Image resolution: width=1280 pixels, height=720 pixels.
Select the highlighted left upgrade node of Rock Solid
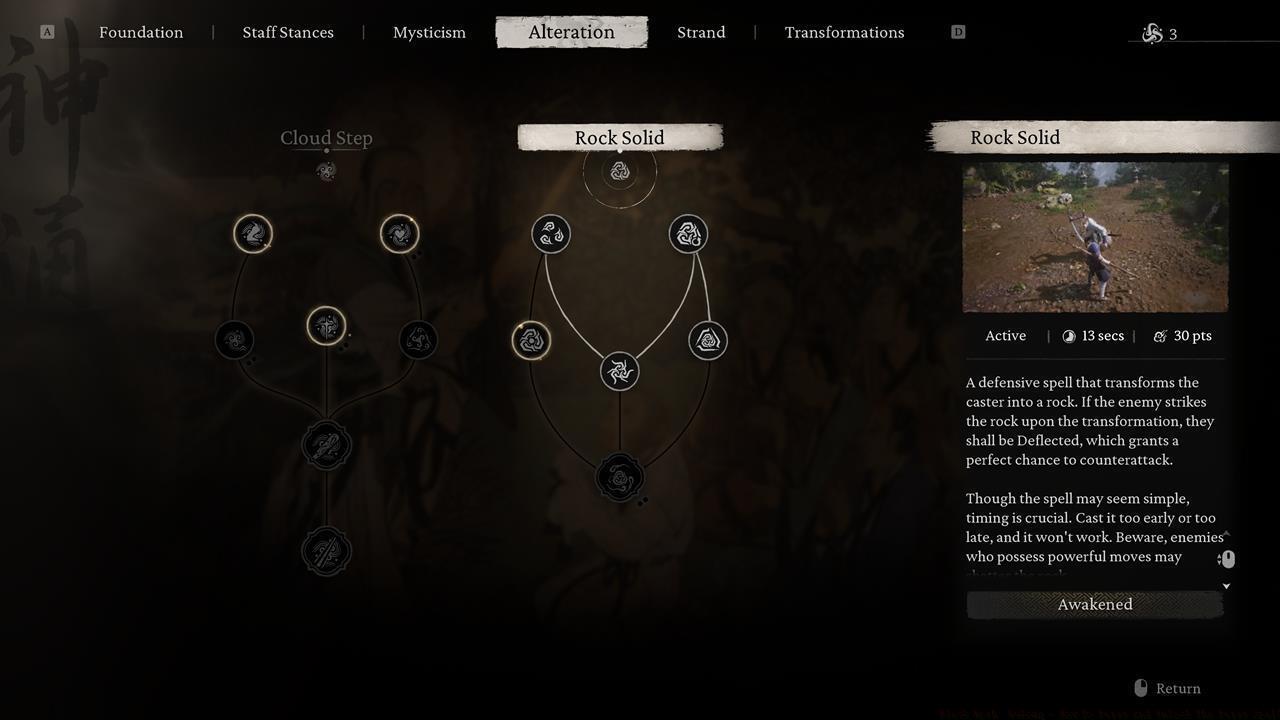coord(531,339)
